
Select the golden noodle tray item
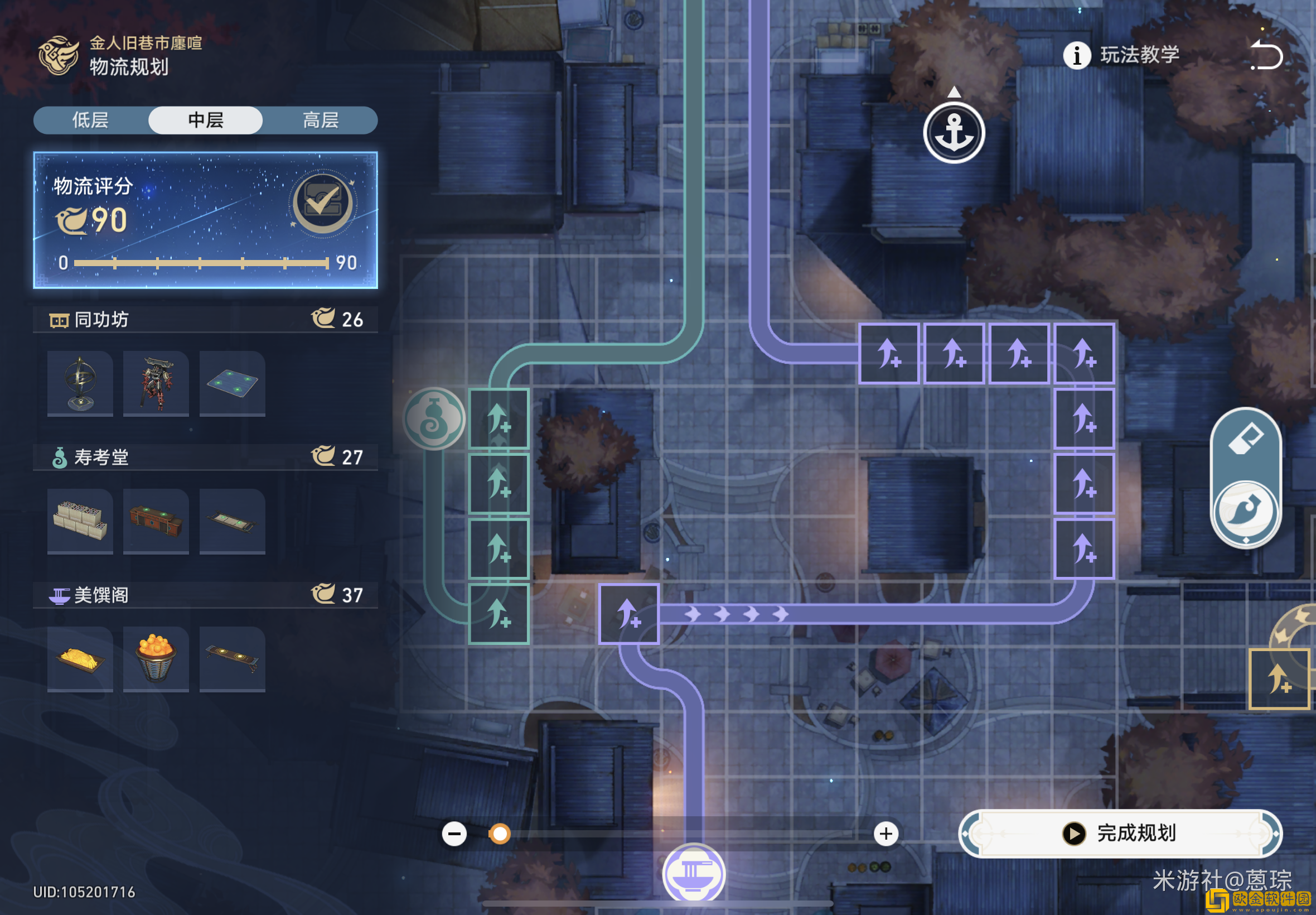pos(80,658)
